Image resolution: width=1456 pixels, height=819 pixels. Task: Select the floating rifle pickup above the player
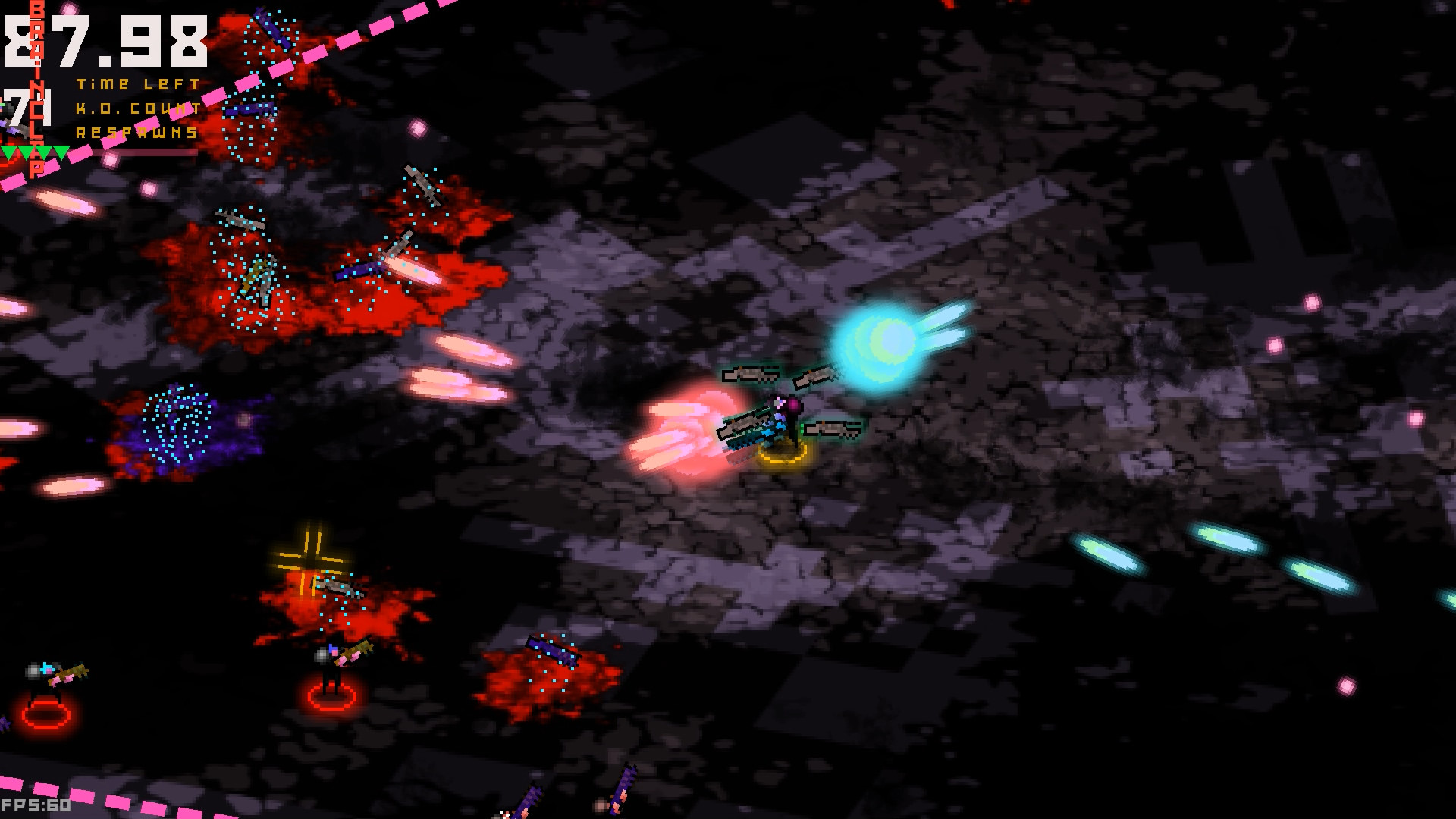point(751,375)
